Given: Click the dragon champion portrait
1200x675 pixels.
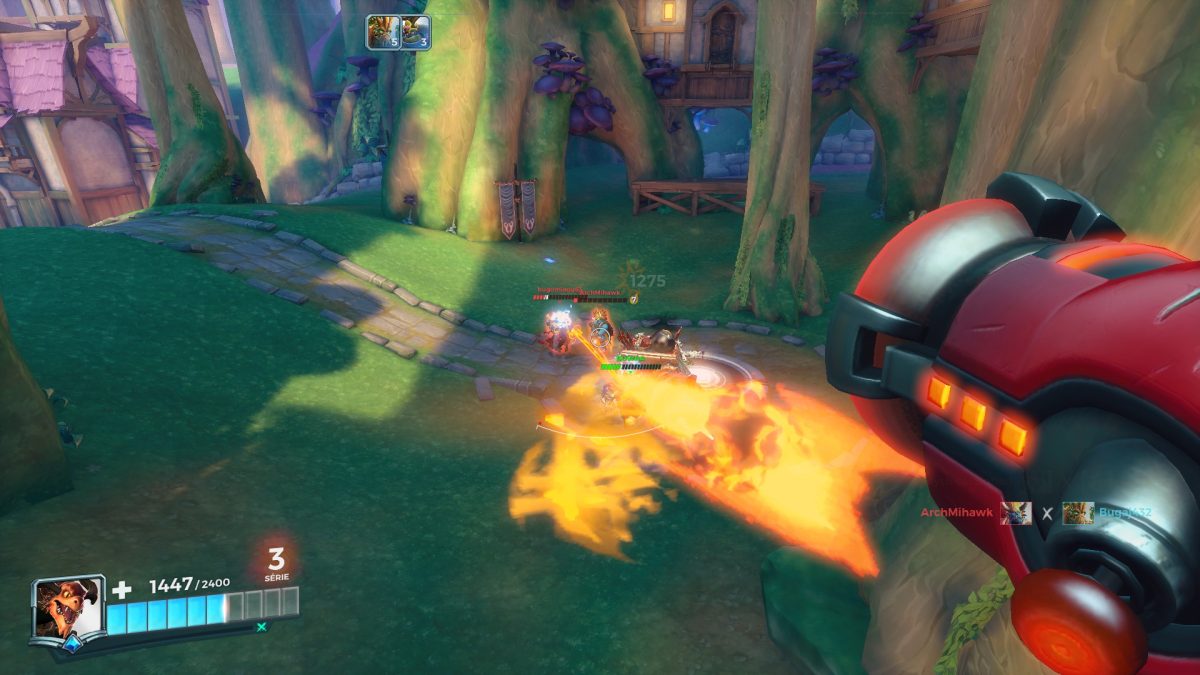Looking at the screenshot, I should click(66, 607).
